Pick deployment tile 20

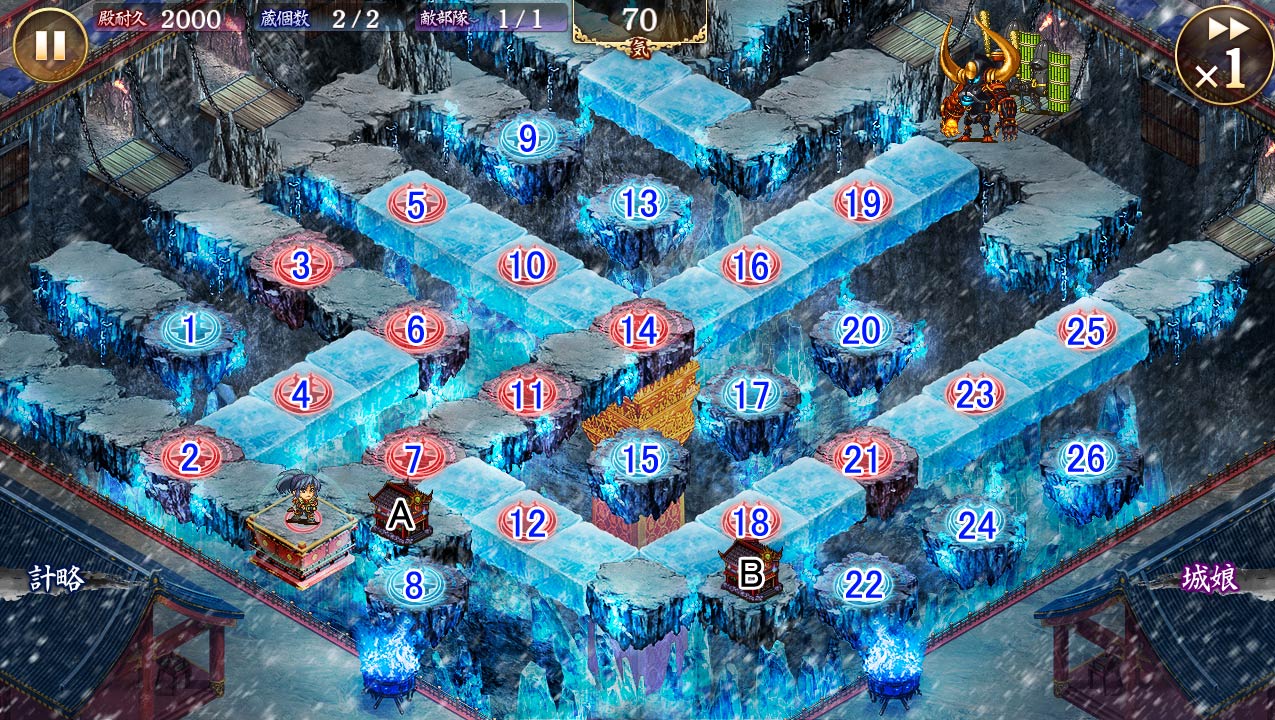click(861, 330)
